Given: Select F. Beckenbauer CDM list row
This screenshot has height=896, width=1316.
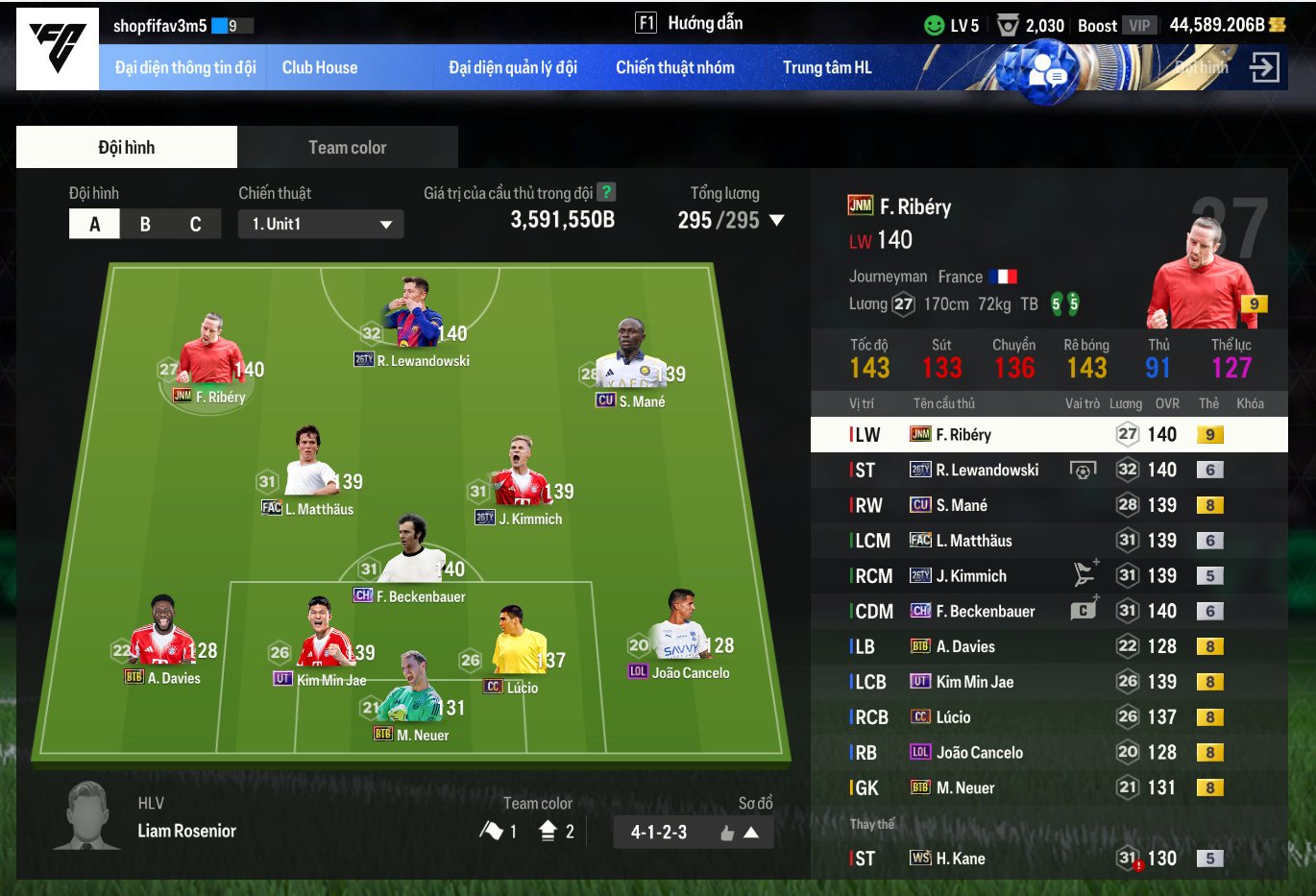Looking at the screenshot, I should (x=1049, y=611).
